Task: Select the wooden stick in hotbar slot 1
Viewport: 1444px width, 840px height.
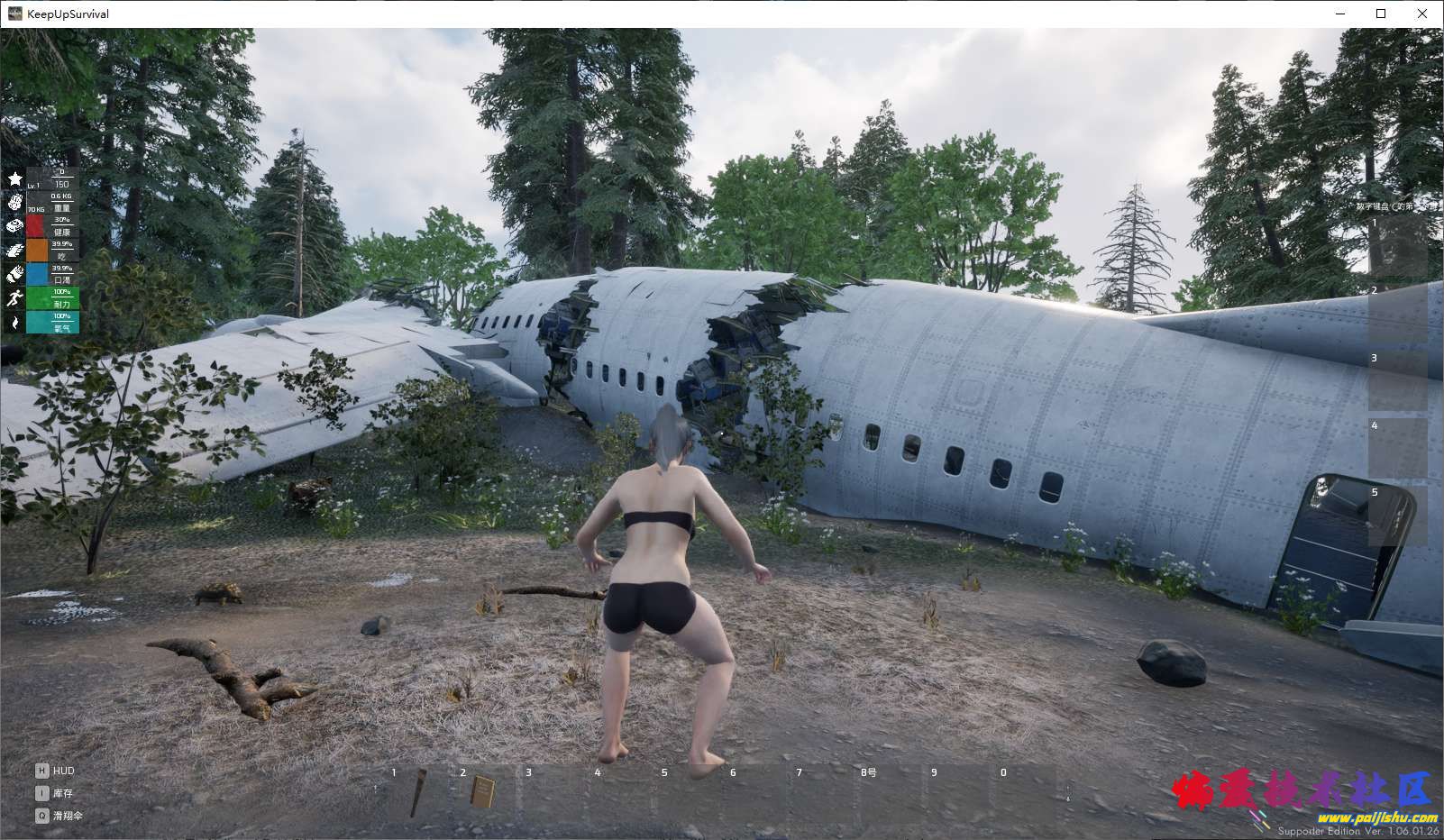Action: 417,794
